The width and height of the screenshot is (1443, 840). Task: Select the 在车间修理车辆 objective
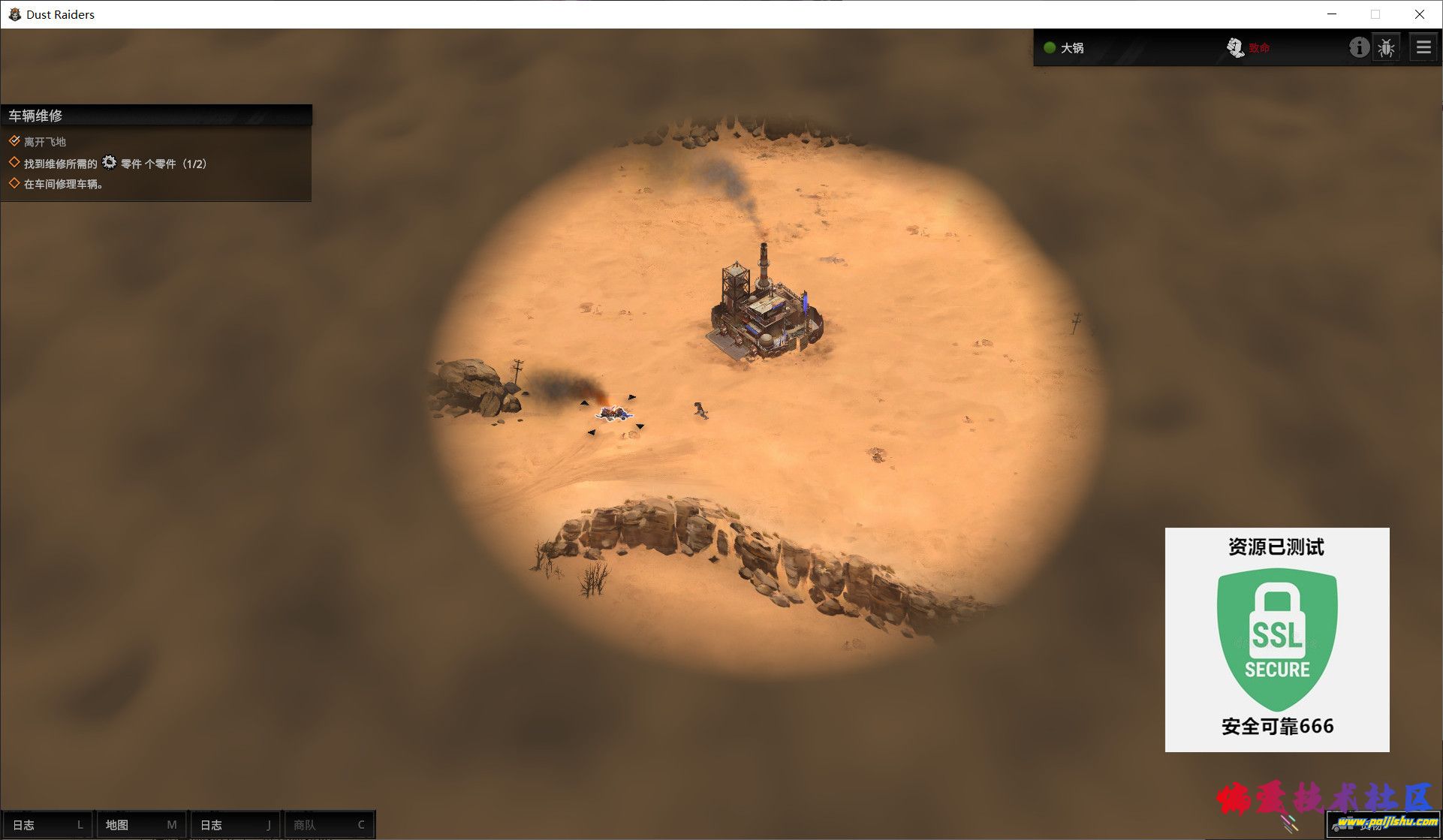coord(63,184)
